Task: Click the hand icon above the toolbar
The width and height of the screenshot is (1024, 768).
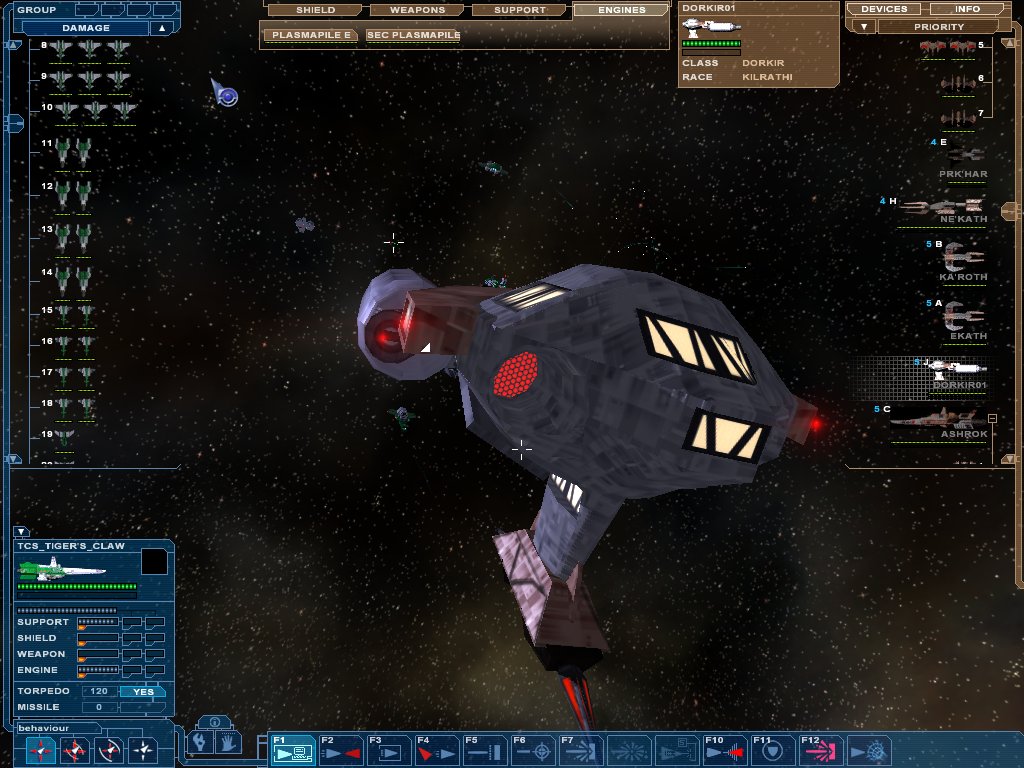Action: click(x=228, y=742)
